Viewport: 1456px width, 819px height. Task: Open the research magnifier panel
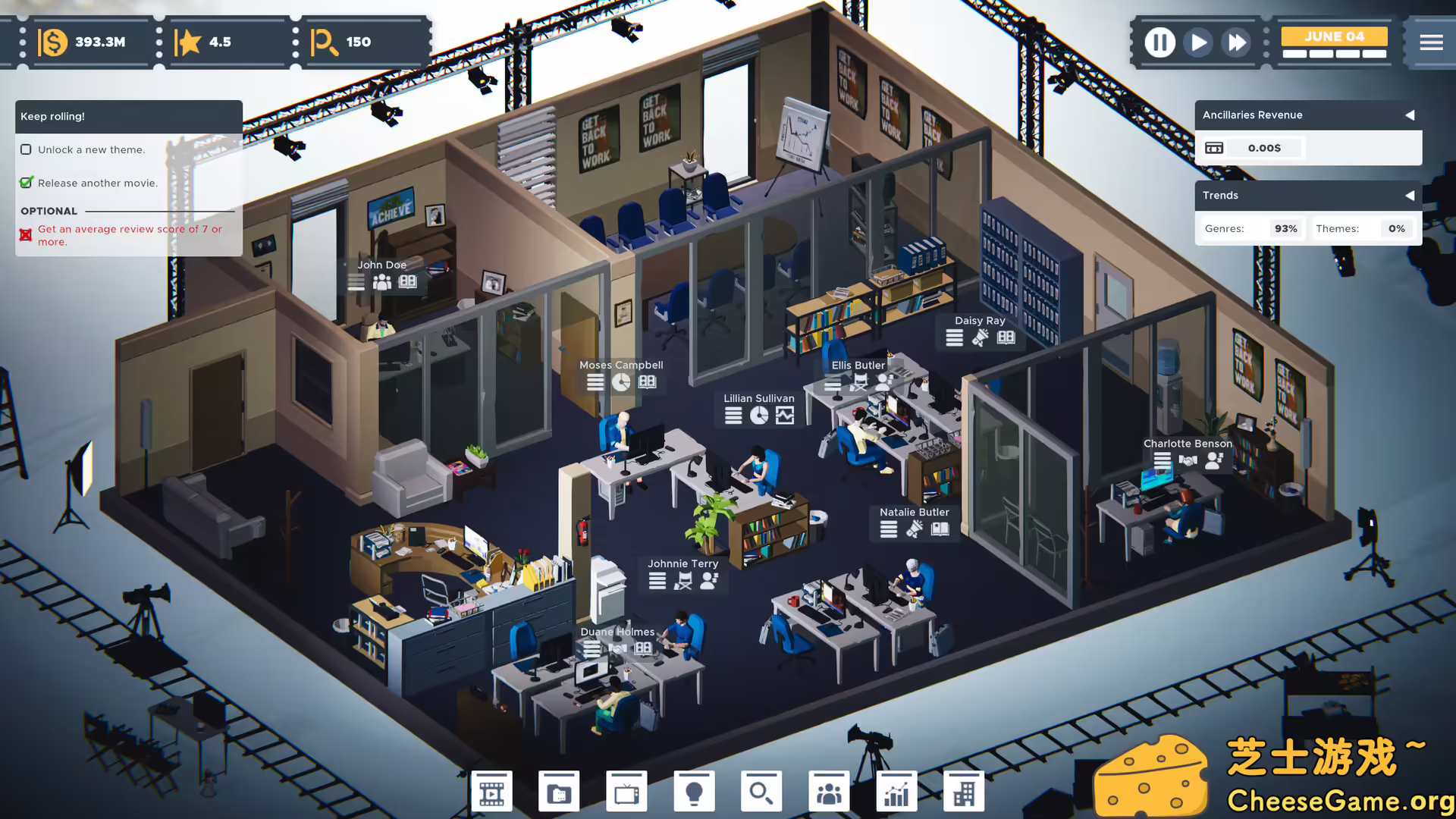click(x=761, y=790)
